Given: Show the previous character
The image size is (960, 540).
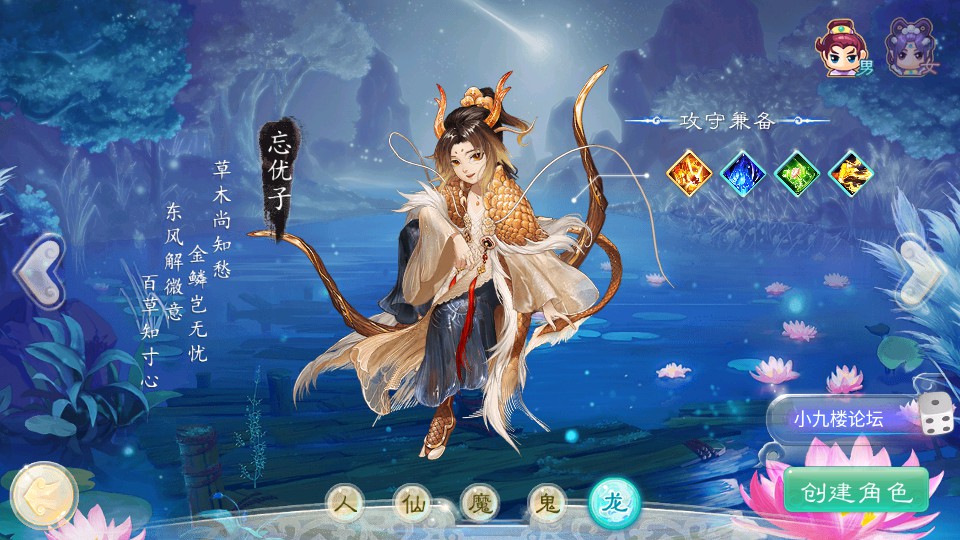Looking at the screenshot, I should (x=38, y=271).
